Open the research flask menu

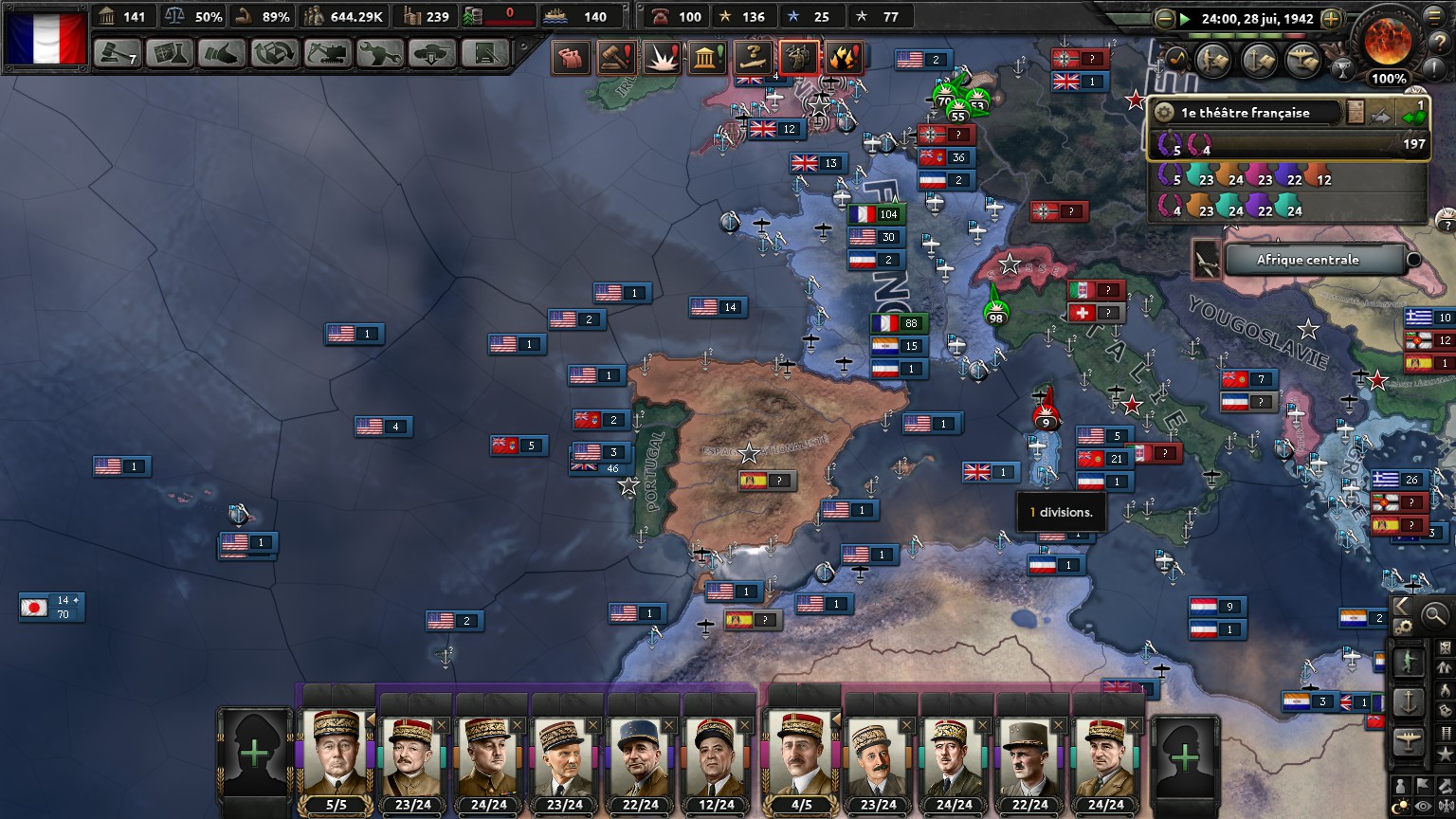pyautogui.click(x=170, y=53)
